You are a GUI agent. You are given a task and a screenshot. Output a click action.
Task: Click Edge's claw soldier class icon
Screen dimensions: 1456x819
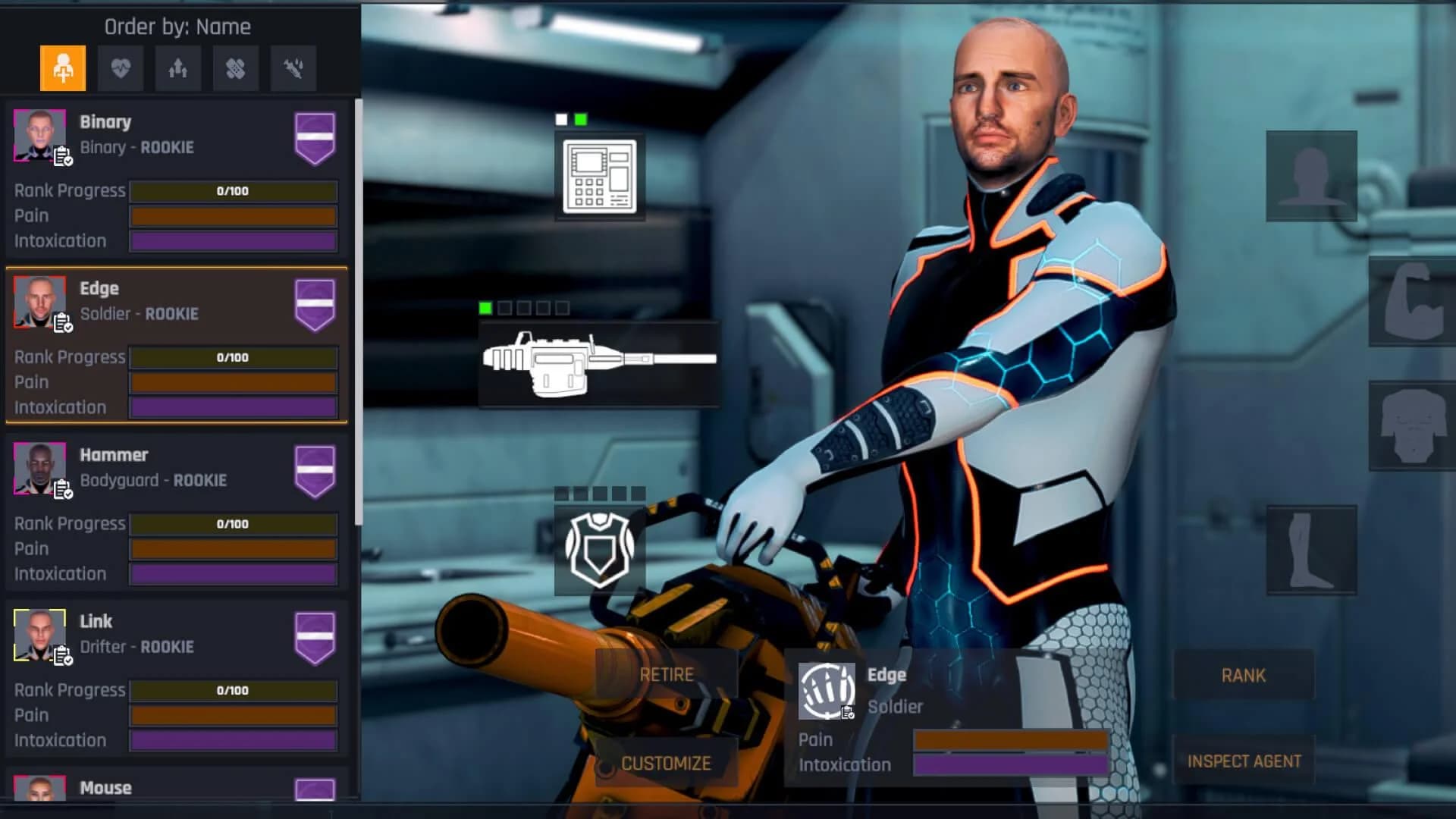pyautogui.click(x=828, y=690)
